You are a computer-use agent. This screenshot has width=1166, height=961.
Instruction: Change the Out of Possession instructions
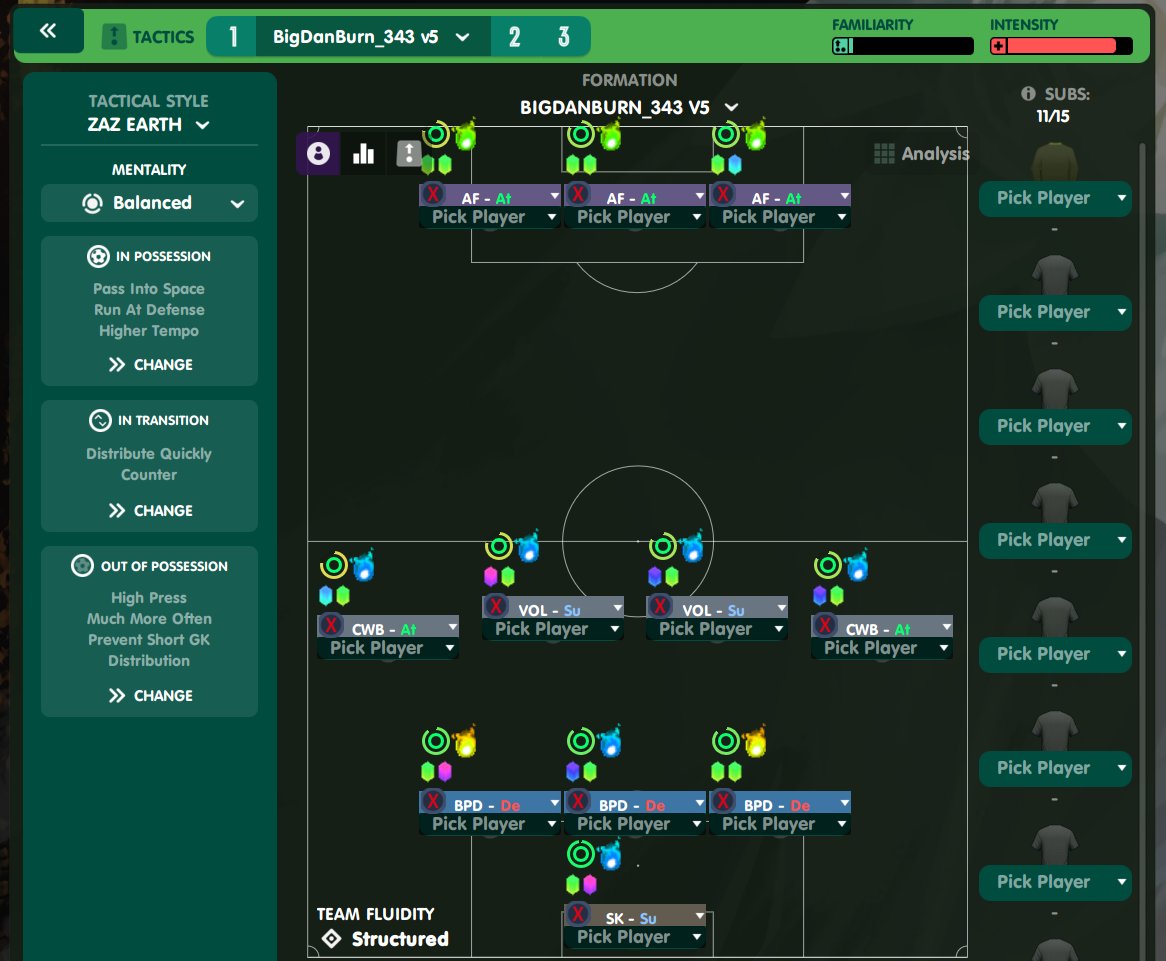click(150, 695)
